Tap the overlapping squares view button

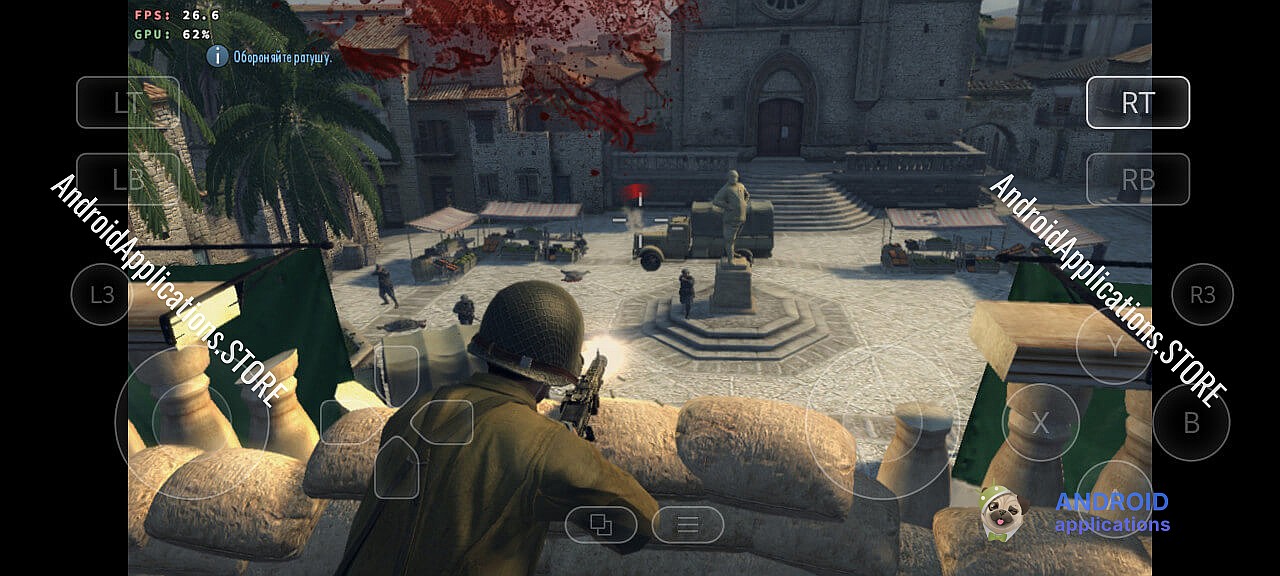pyautogui.click(x=601, y=524)
